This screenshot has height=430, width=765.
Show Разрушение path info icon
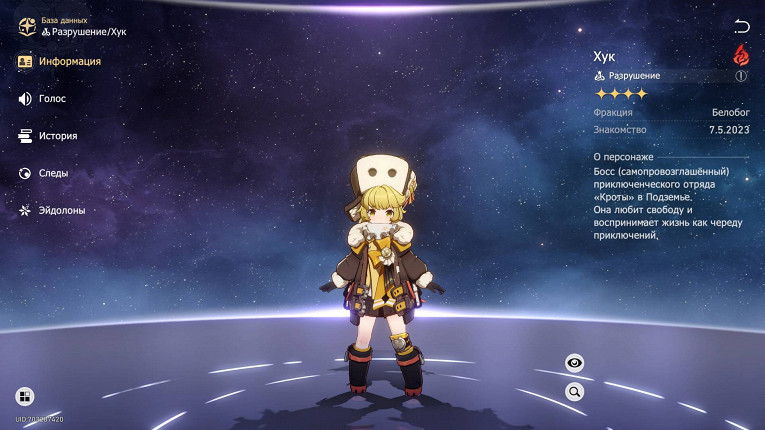[741, 76]
